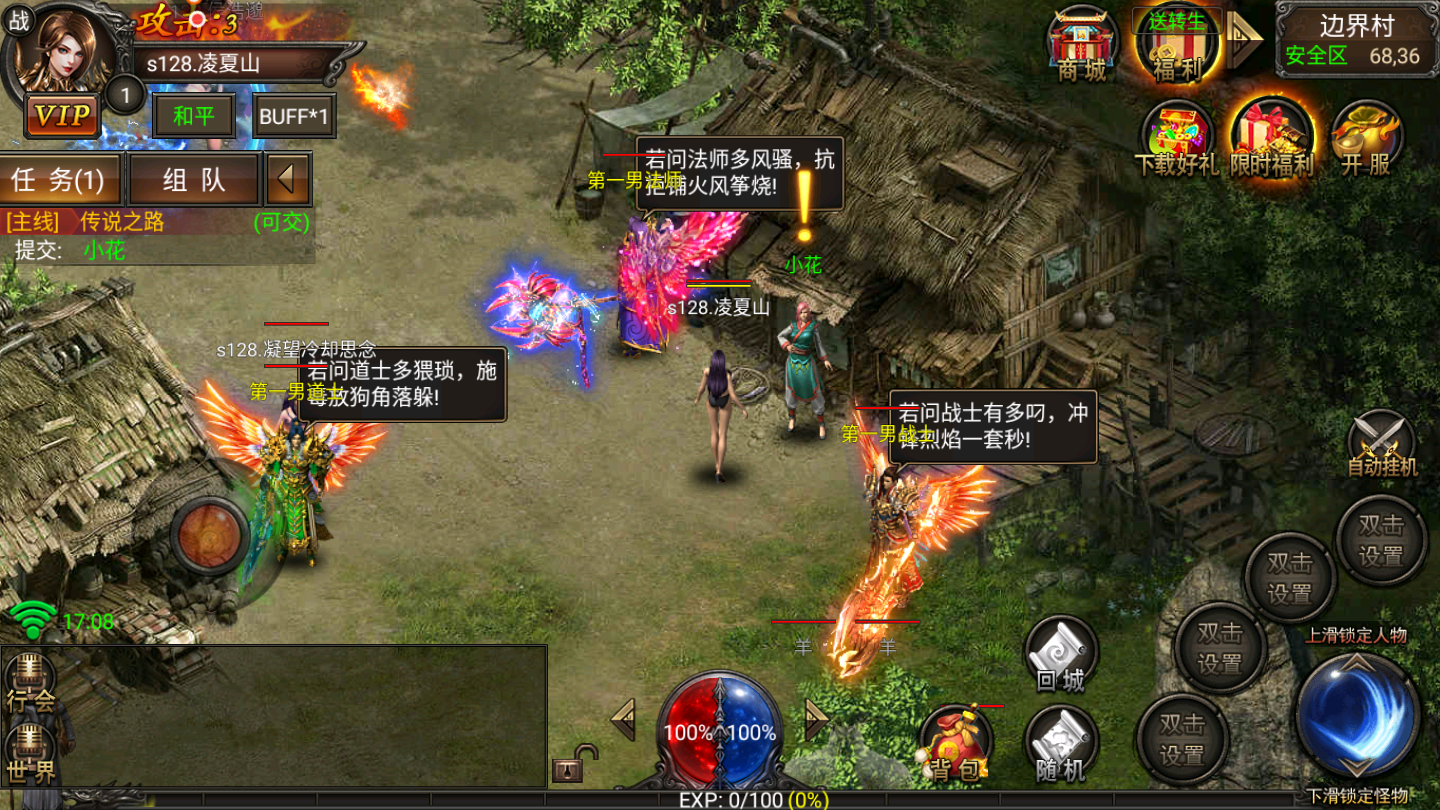The width and height of the screenshot is (1440, 810).
Task: Use the 随机 random teleport scroll
Action: pos(1060,745)
